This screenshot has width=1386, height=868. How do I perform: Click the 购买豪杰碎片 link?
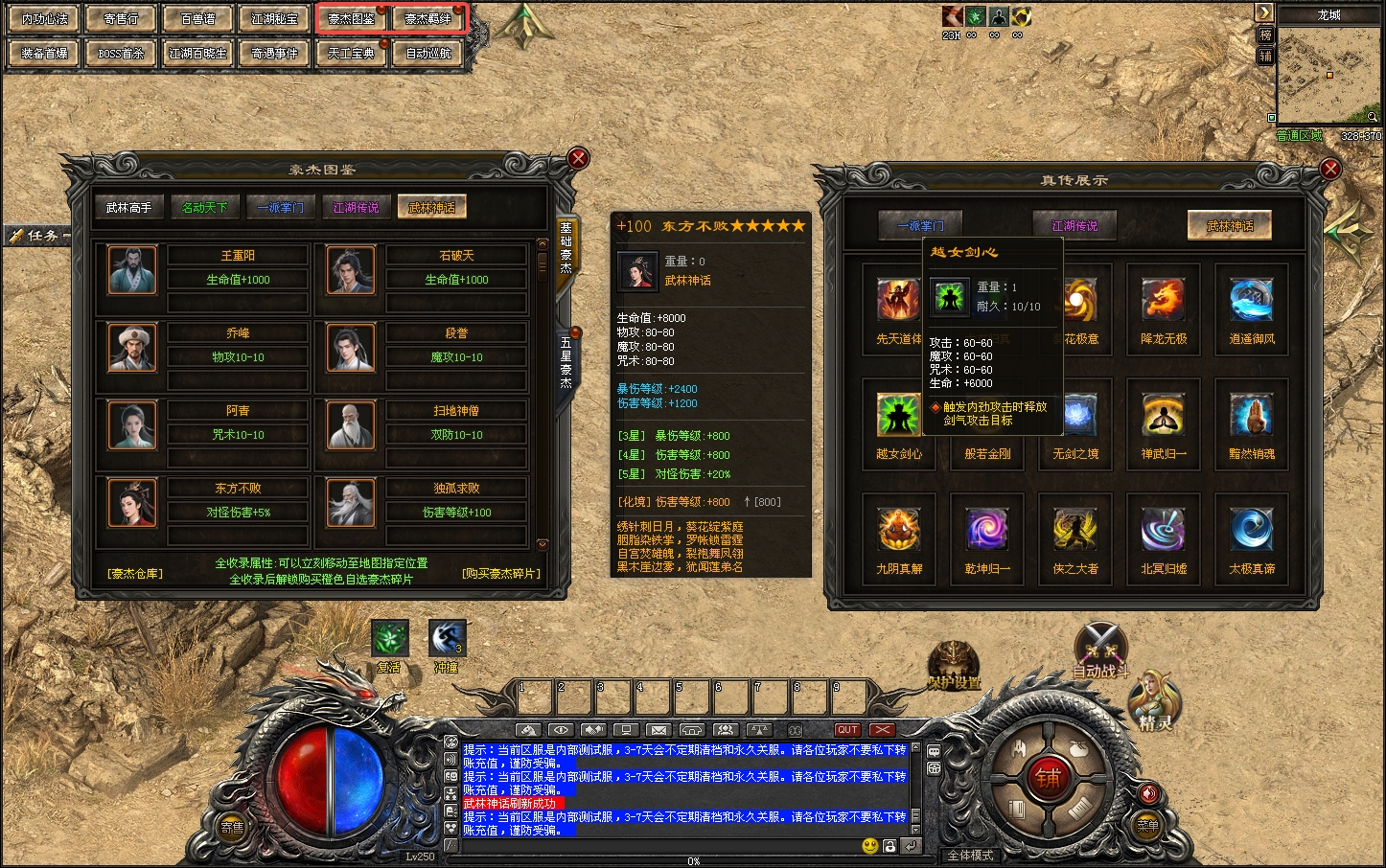501,574
